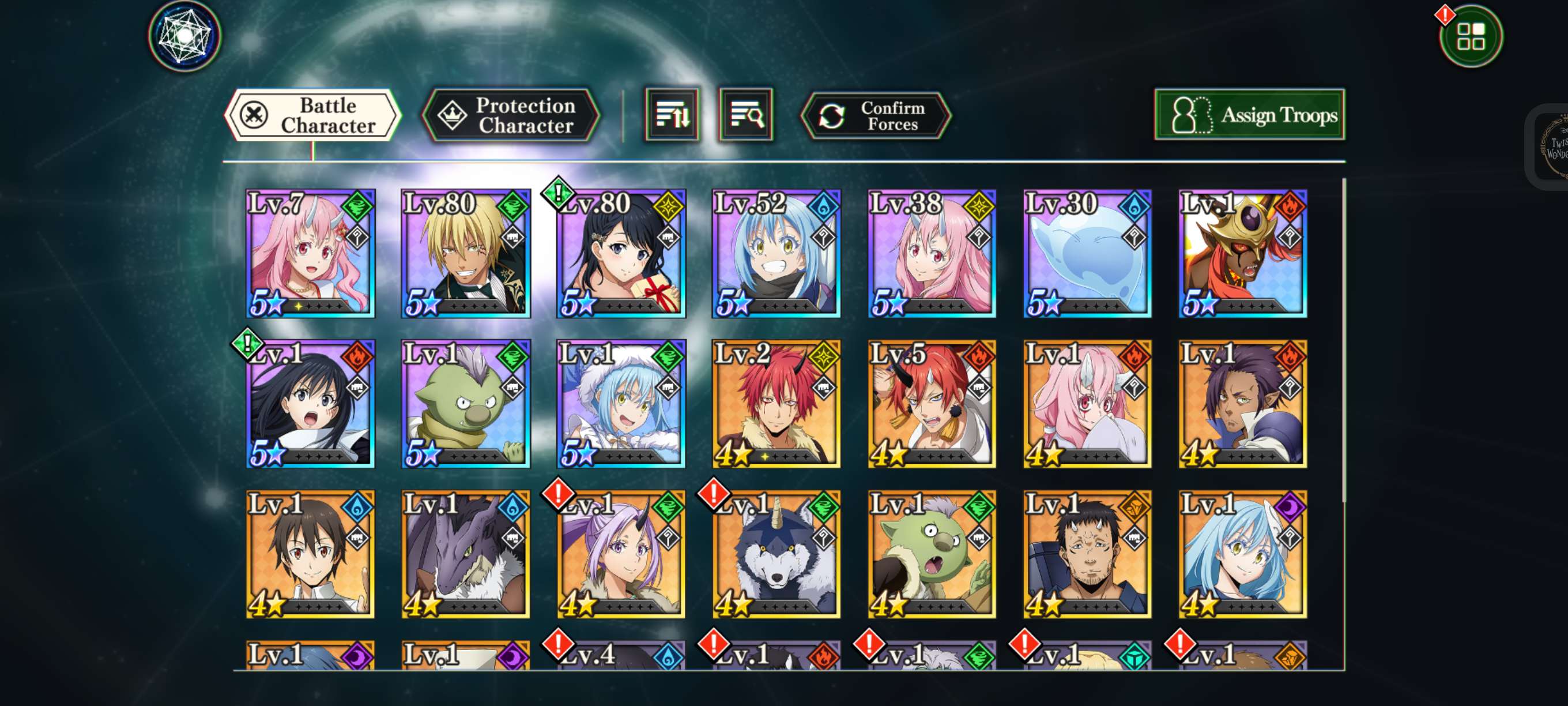Screen dimensions: 1568x706
Task: Select the Lv.80 blonde man in suit
Action: tap(466, 253)
